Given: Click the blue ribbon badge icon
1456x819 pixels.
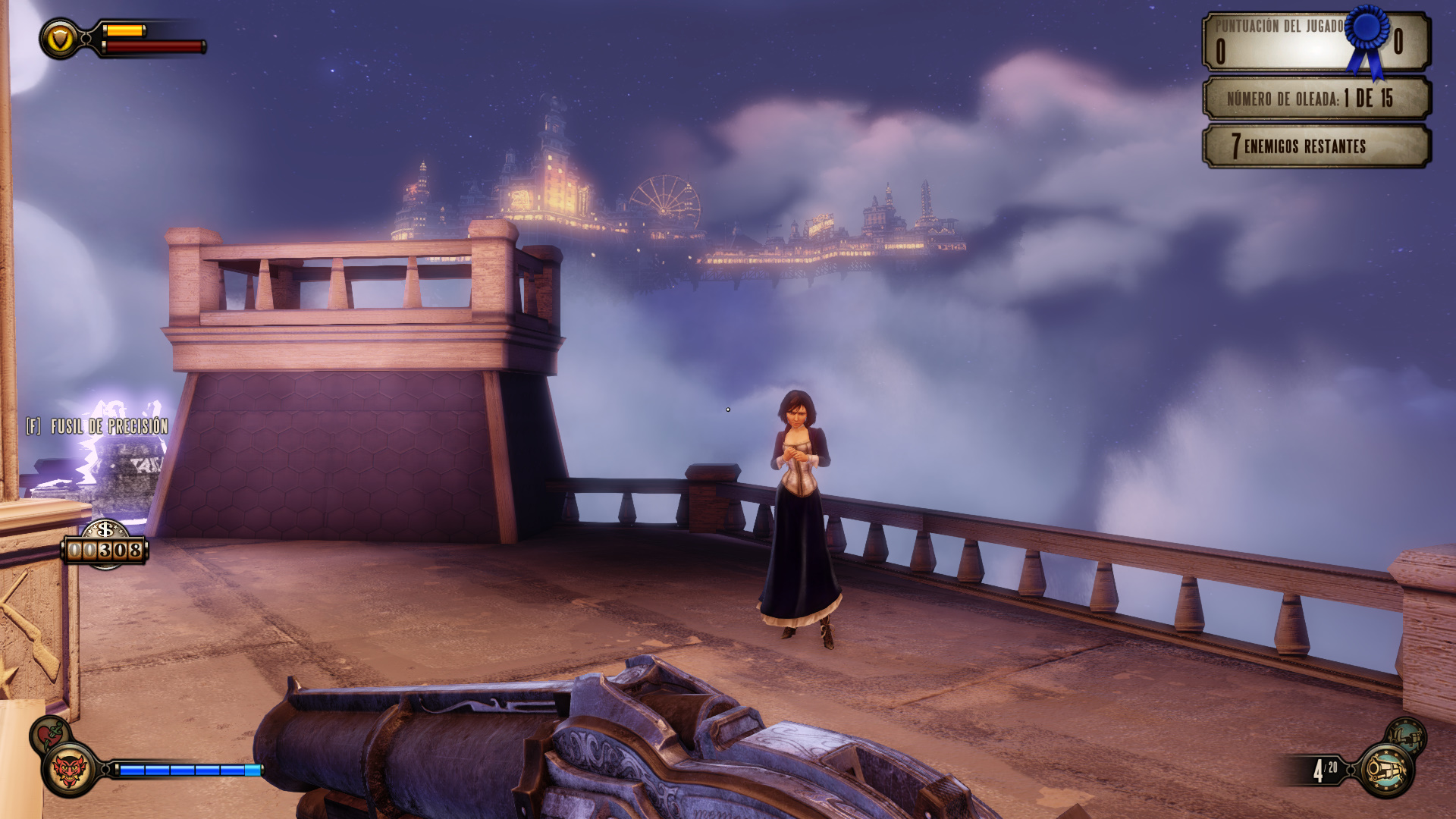Looking at the screenshot, I should pos(1367,38).
